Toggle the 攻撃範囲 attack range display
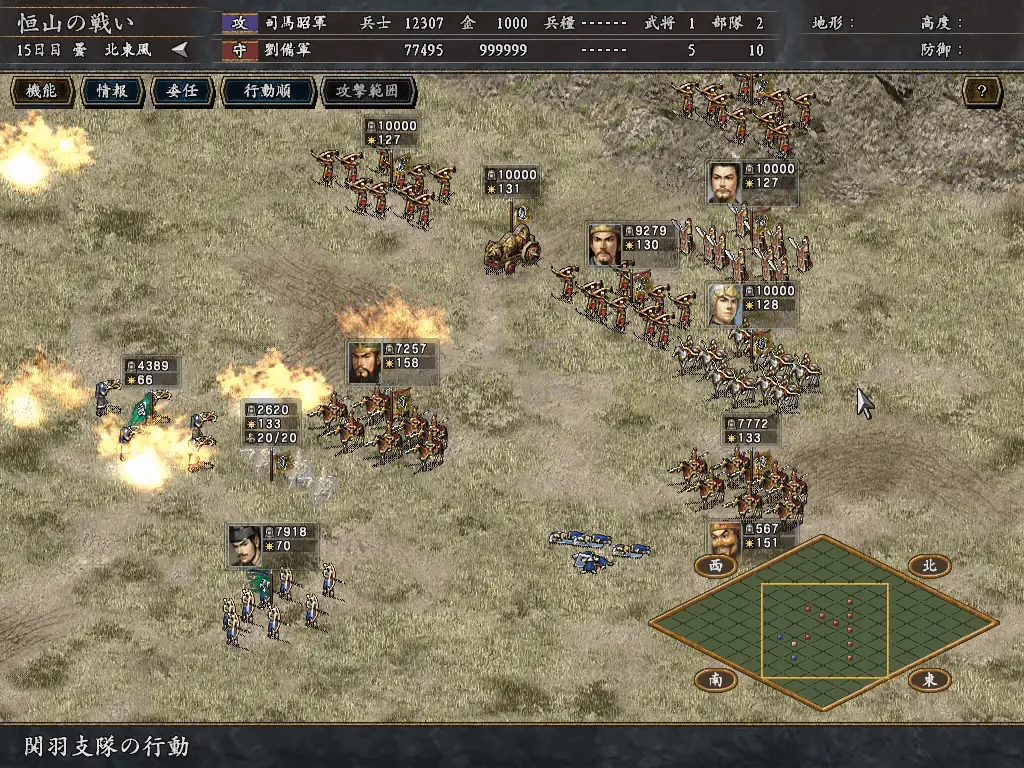 click(x=367, y=91)
